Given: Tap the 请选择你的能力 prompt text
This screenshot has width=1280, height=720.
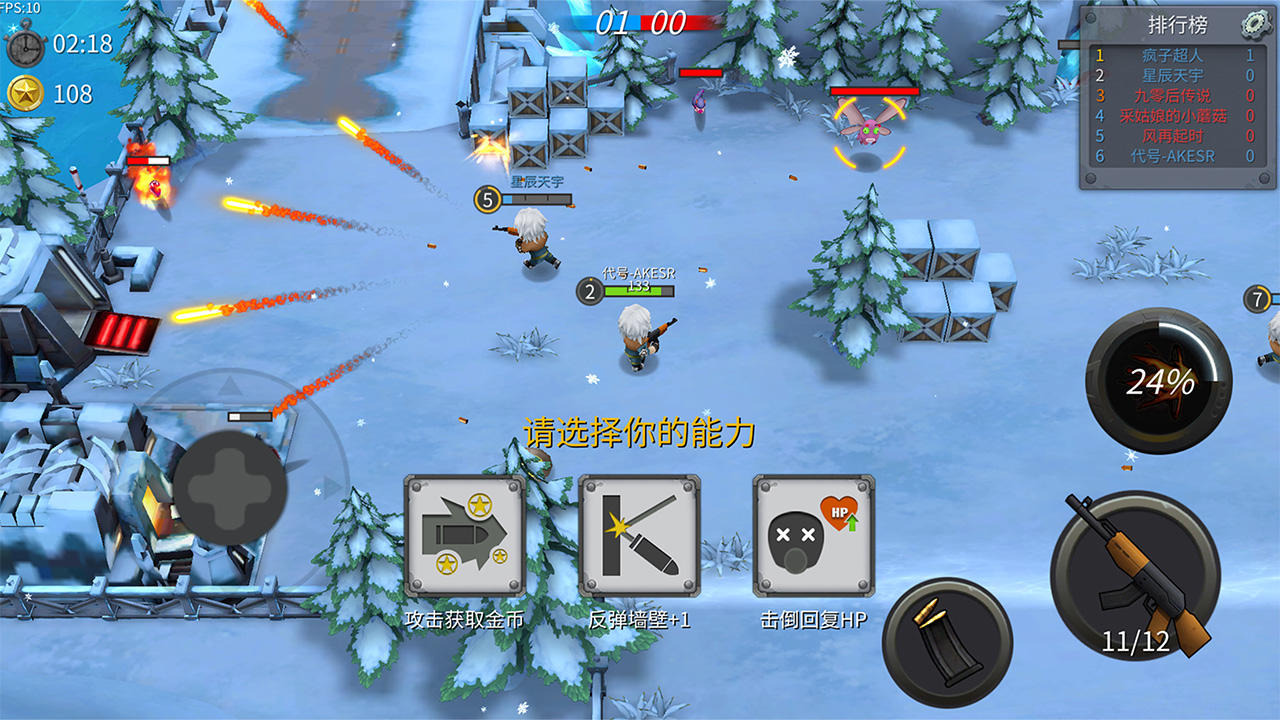Looking at the screenshot, I should click(x=640, y=432).
